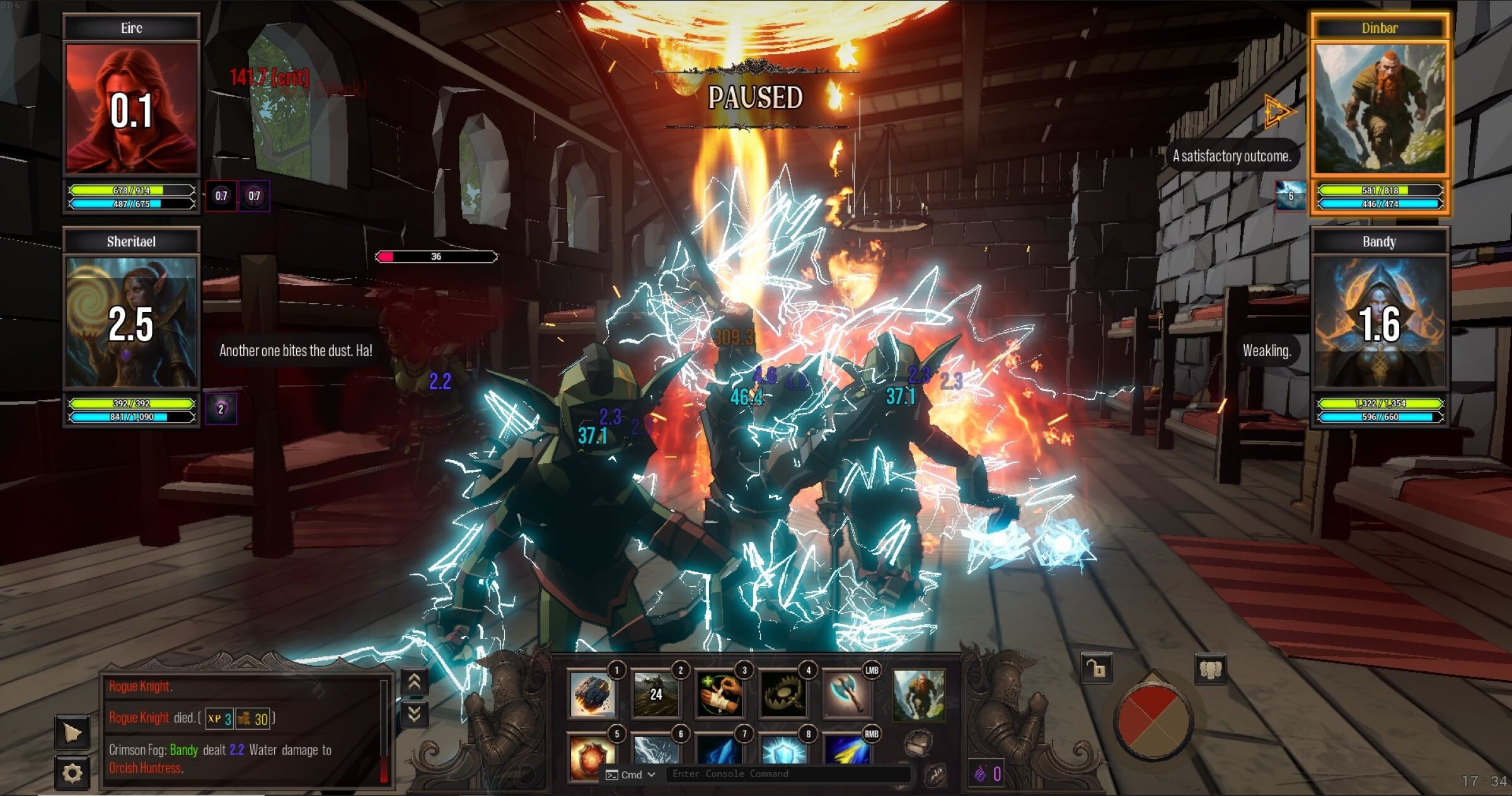Choose Dinbar's highlighted portrait
The height and width of the screenshot is (796, 1512).
[1380, 108]
